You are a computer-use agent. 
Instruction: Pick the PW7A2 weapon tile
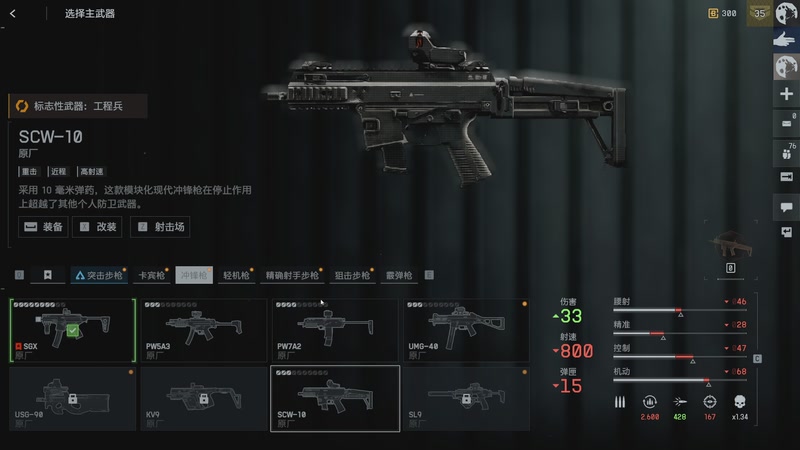(335, 330)
